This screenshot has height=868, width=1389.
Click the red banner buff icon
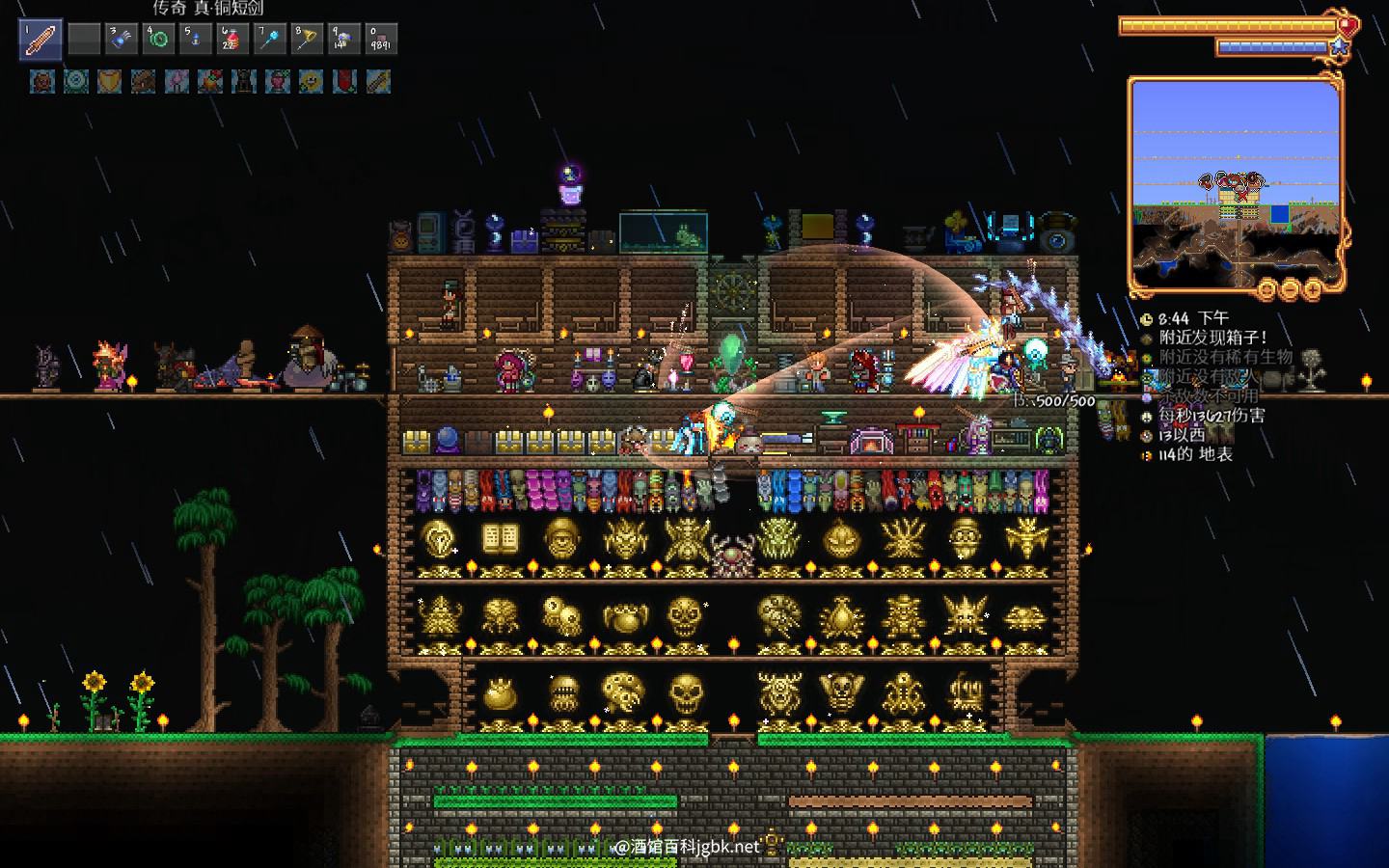tap(344, 82)
